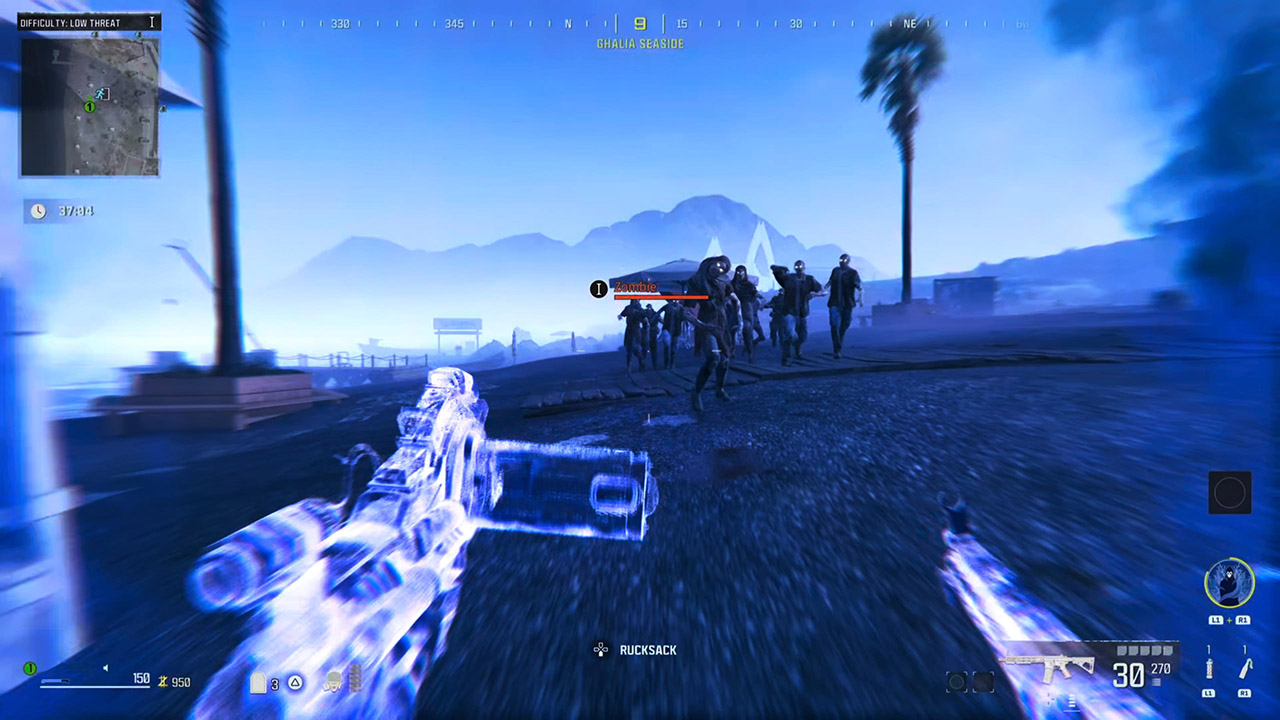This screenshot has height=720, width=1280.
Task: Unmute the crossed-out speaker indicator
Action: pos(107,666)
